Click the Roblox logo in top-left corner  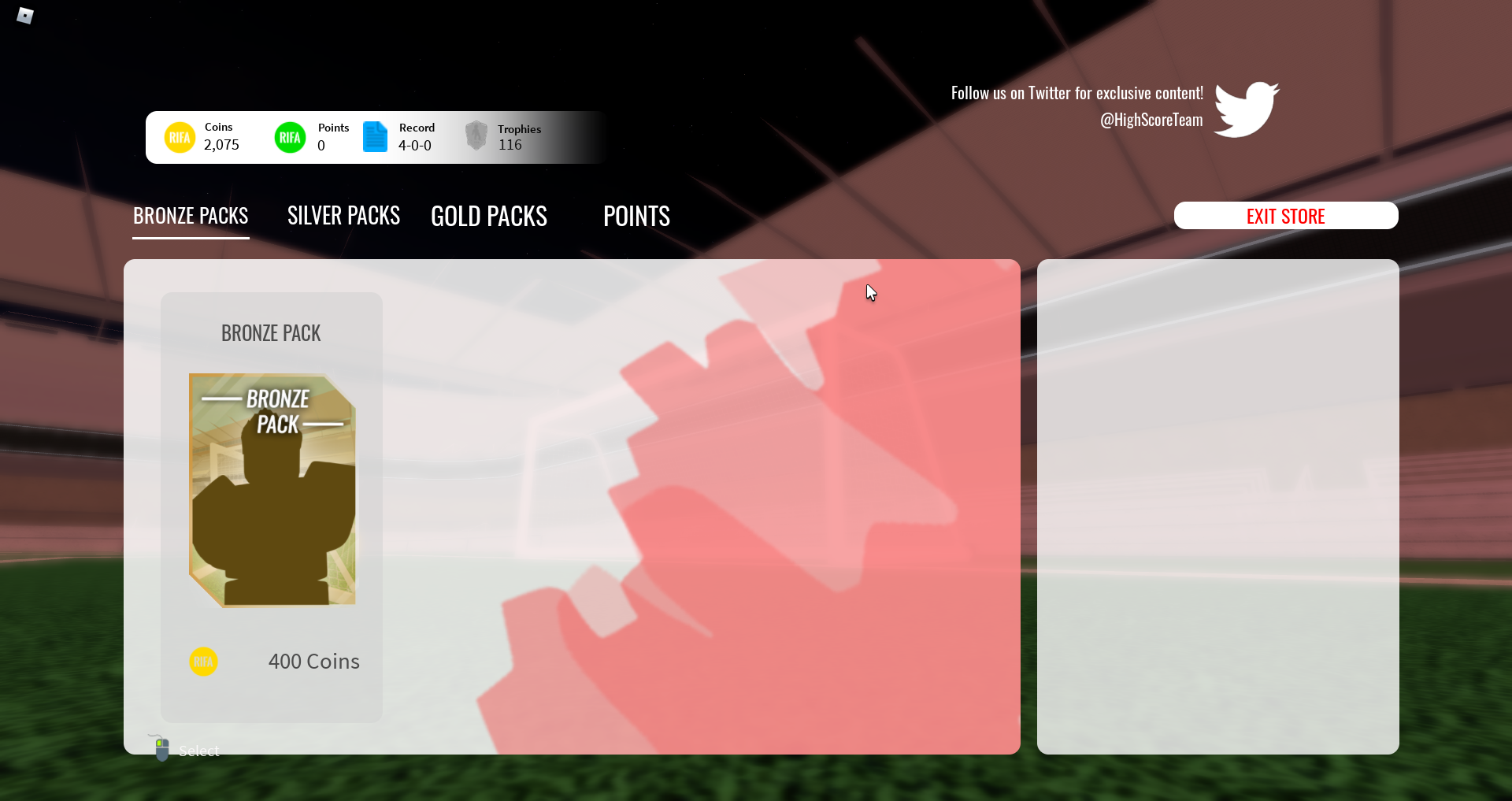click(25, 15)
